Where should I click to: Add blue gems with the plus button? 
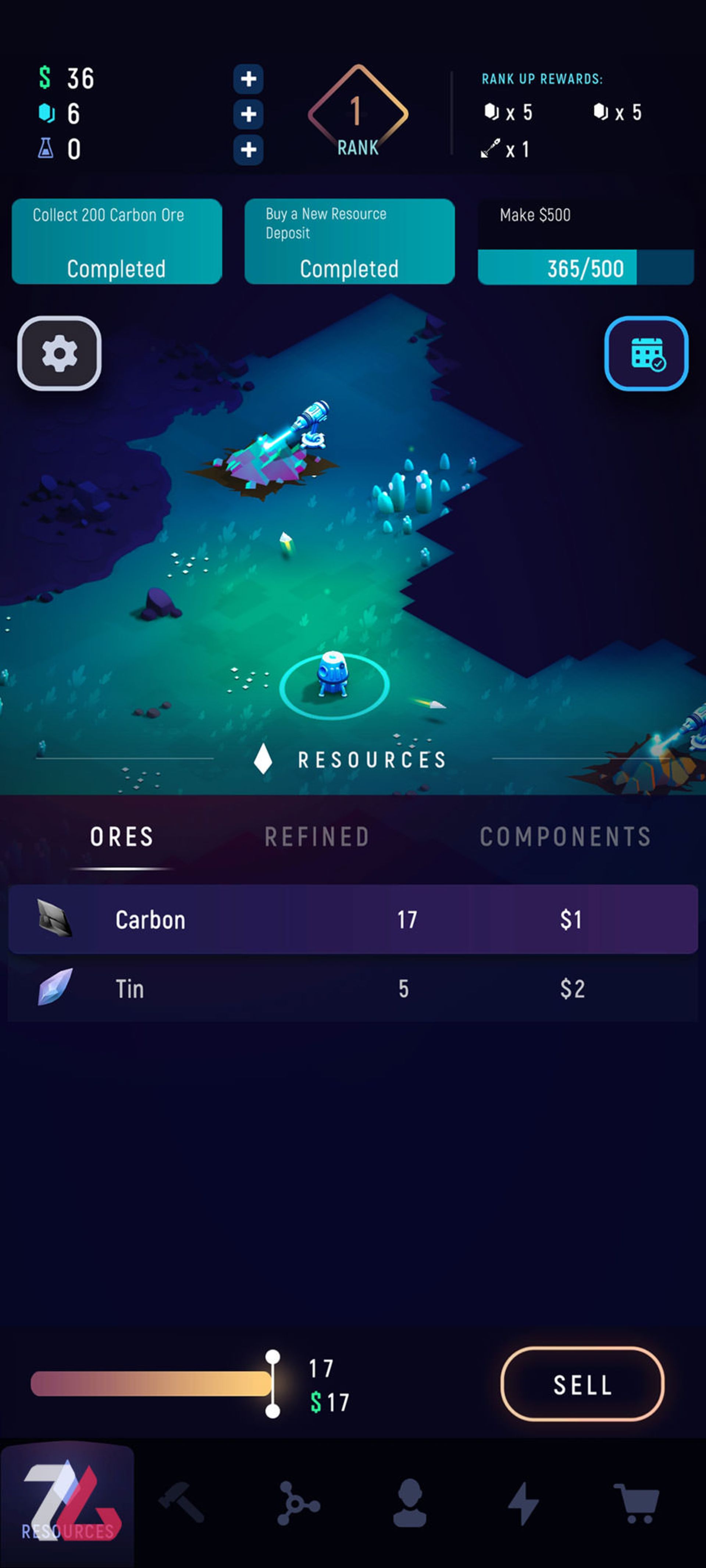pyautogui.click(x=248, y=114)
